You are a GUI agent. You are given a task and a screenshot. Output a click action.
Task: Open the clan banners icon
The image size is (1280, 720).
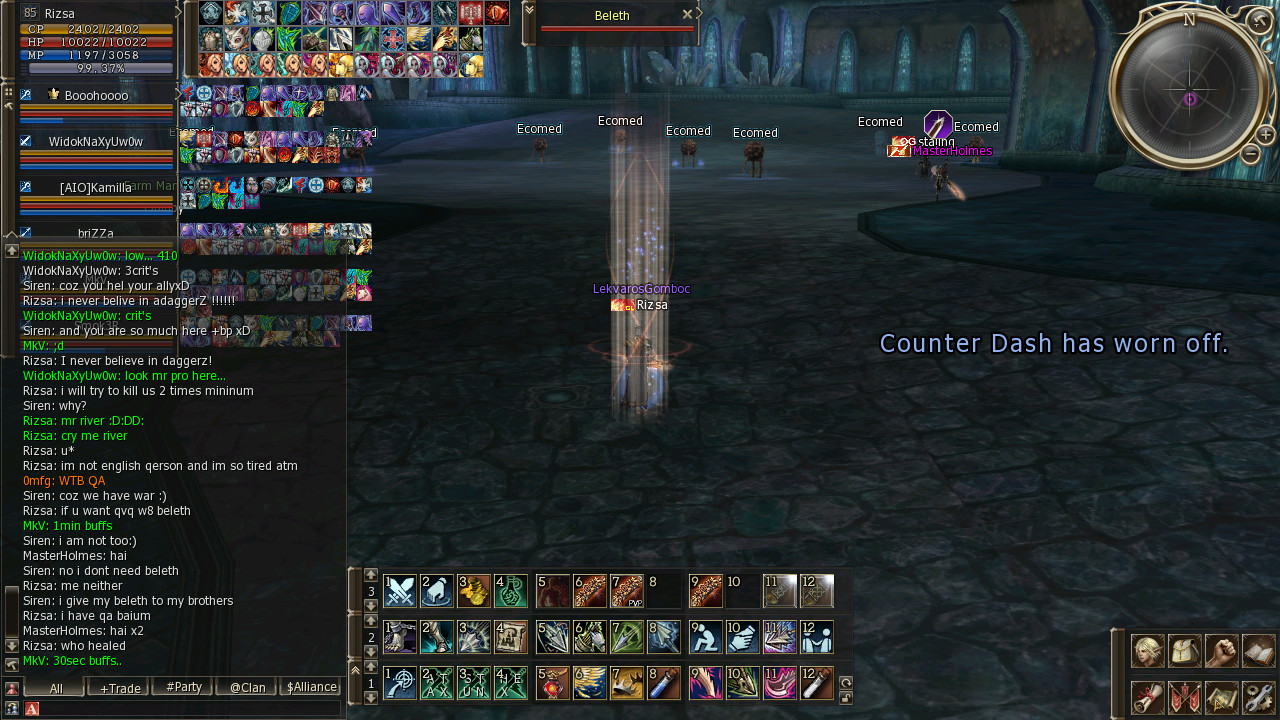click(1184, 697)
